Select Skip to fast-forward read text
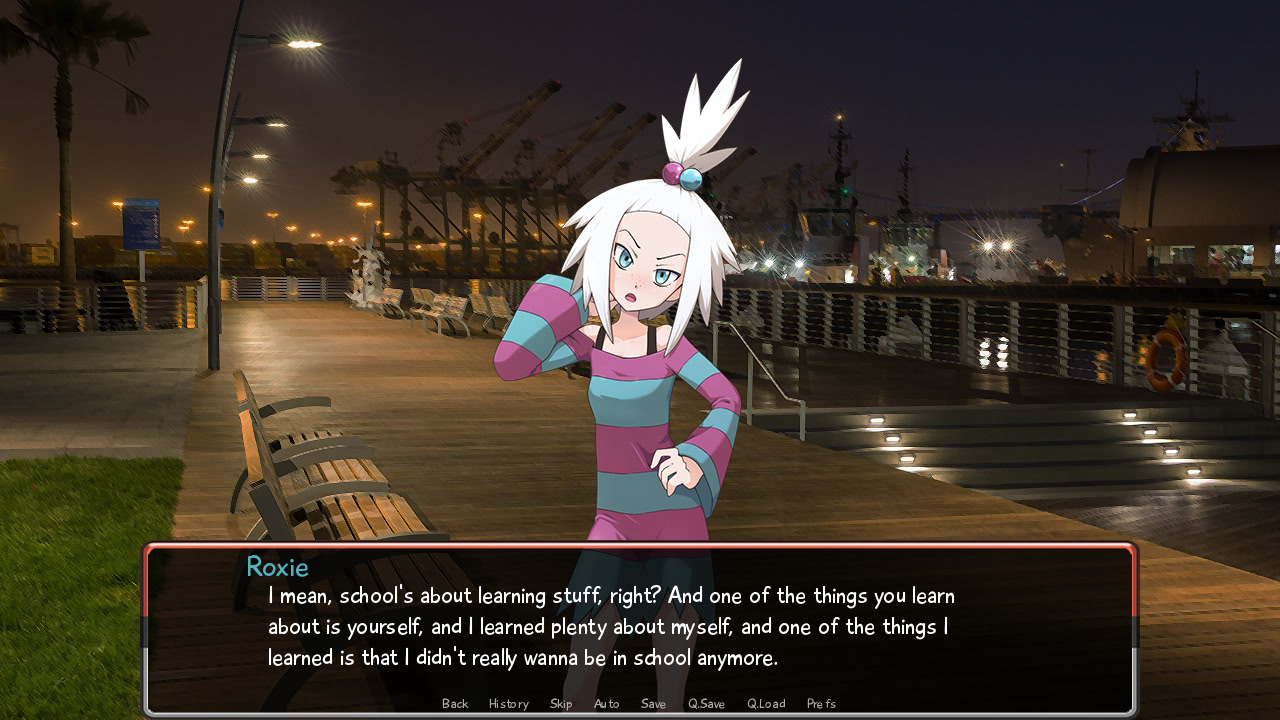 point(561,703)
